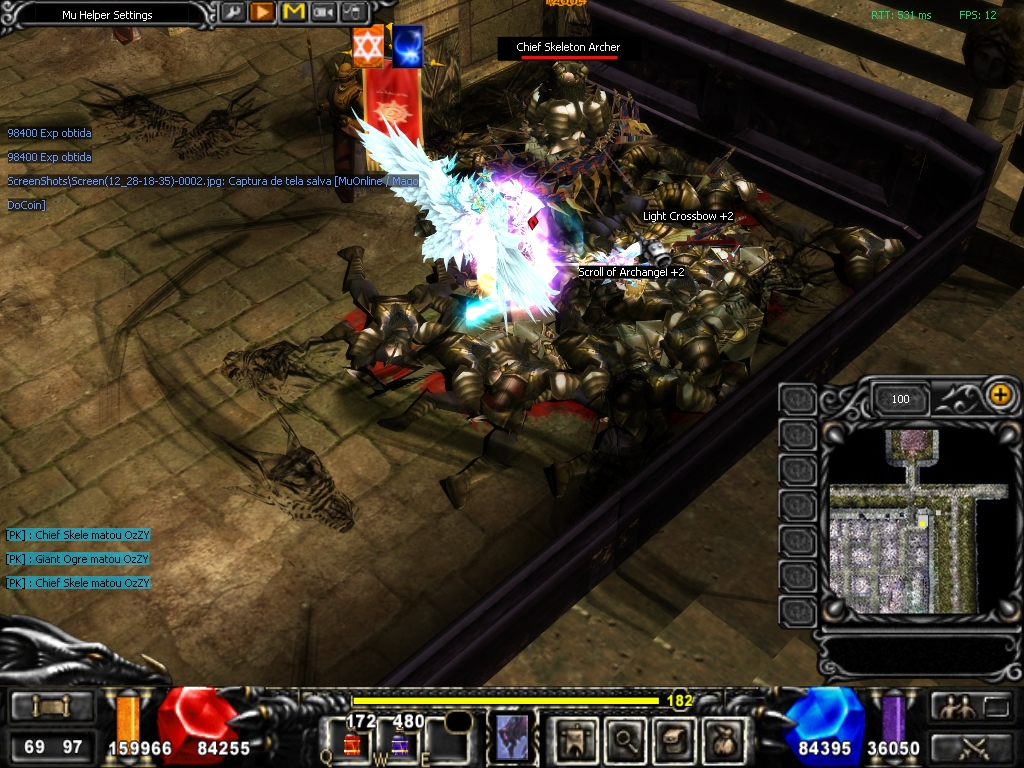The image size is (1024, 768).
Task: Start Mu Helper with the orange play button
Action: click(262, 13)
